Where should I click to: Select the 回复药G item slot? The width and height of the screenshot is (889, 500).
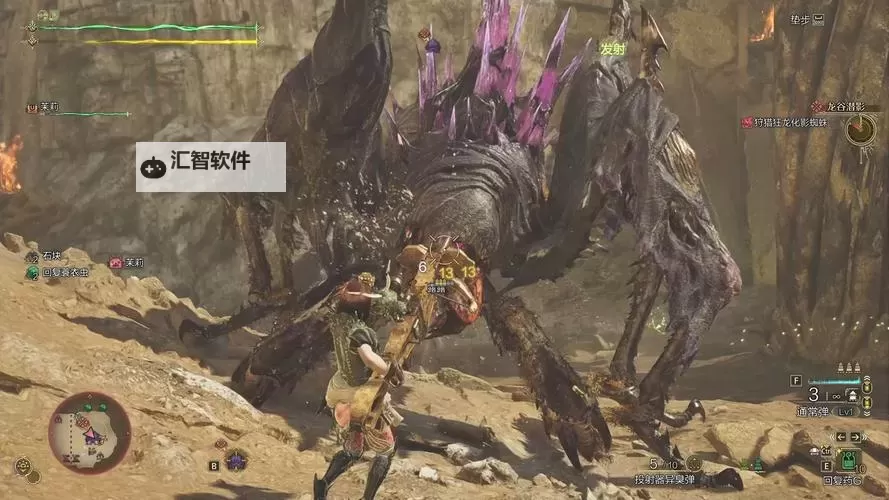click(x=849, y=462)
